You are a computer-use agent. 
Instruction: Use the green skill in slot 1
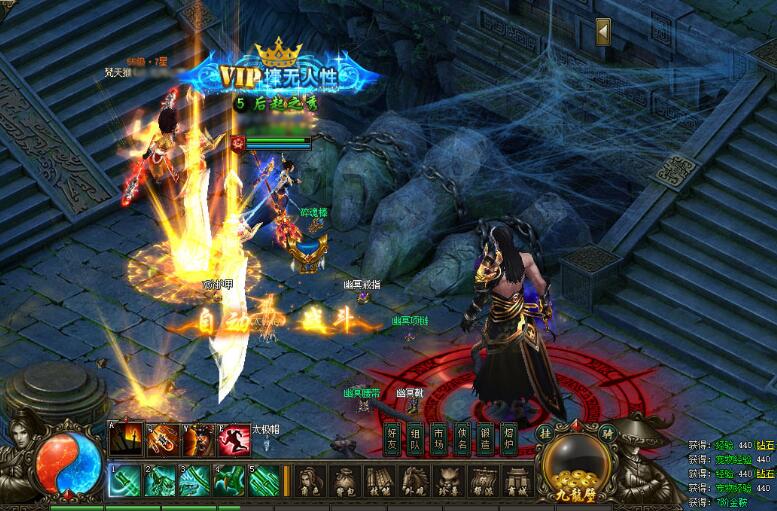pos(125,481)
